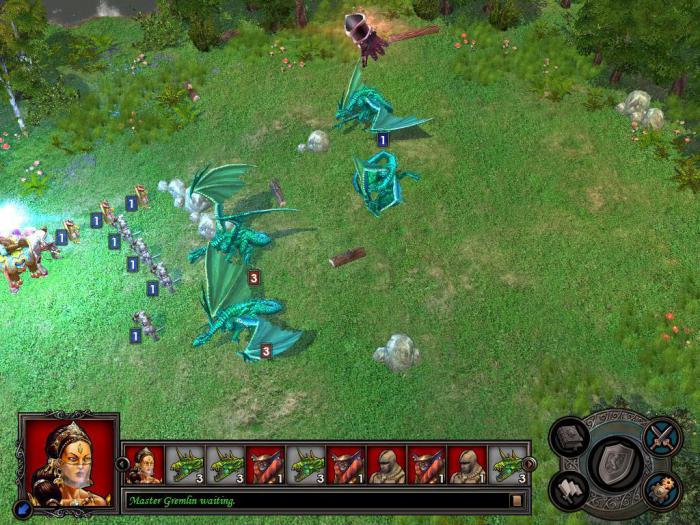Image resolution: width=700 pixels, height=525 pixels.
Task: Advance the initiative bar with its right arrow
Action: click(x=530, y=464)
